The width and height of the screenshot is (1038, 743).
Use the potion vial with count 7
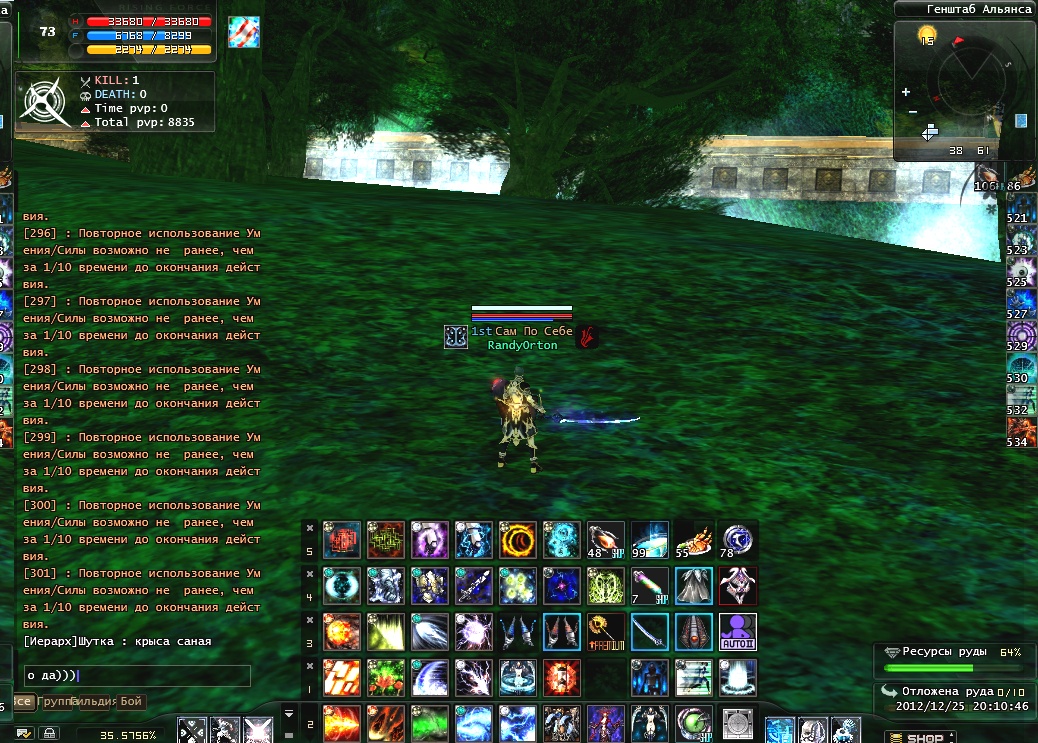tap(650, 586)
